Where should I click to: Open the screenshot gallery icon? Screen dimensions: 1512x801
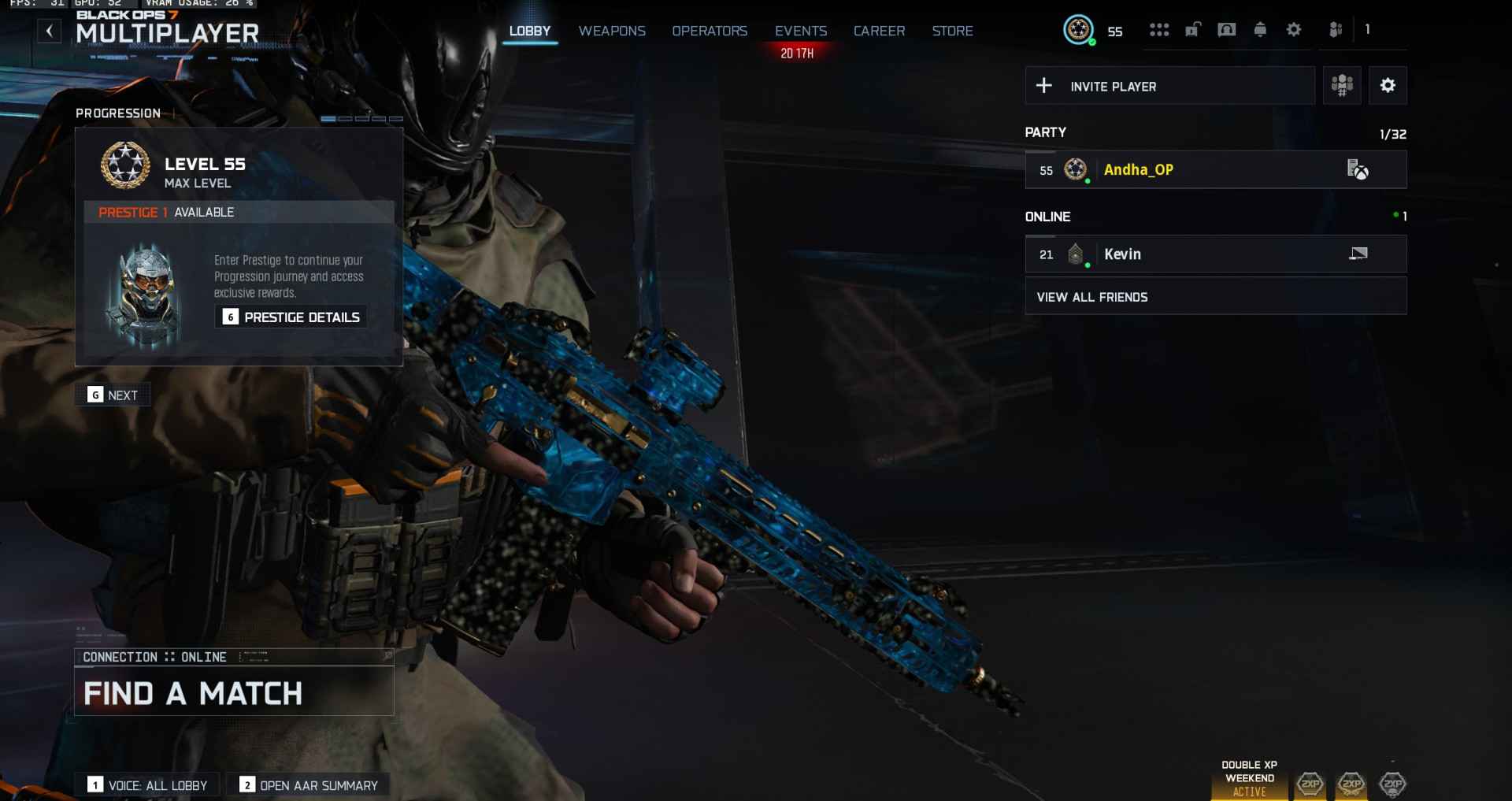tap(1226, 29)
